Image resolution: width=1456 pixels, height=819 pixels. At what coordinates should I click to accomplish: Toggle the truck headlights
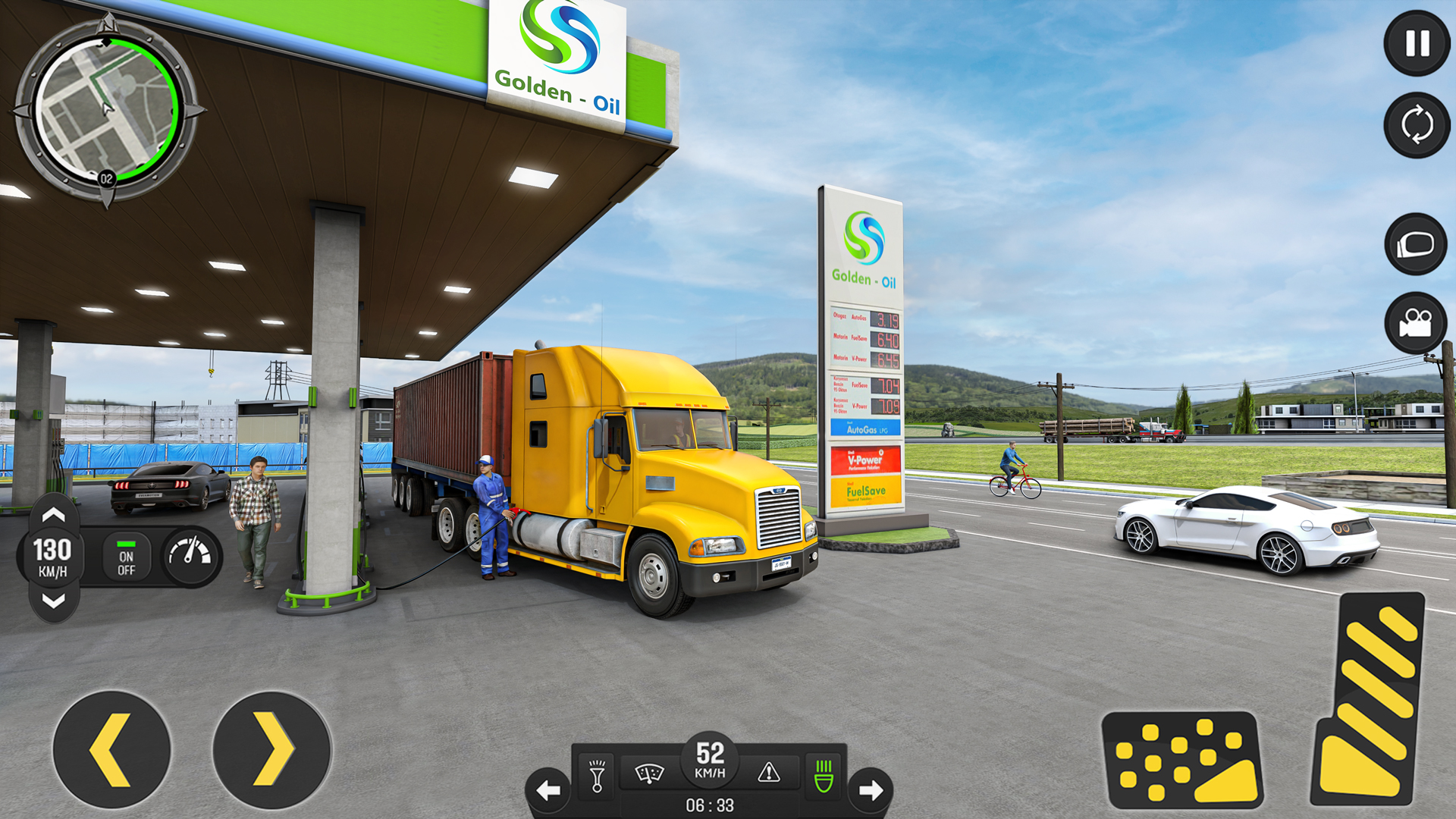[x=824, y=774]
